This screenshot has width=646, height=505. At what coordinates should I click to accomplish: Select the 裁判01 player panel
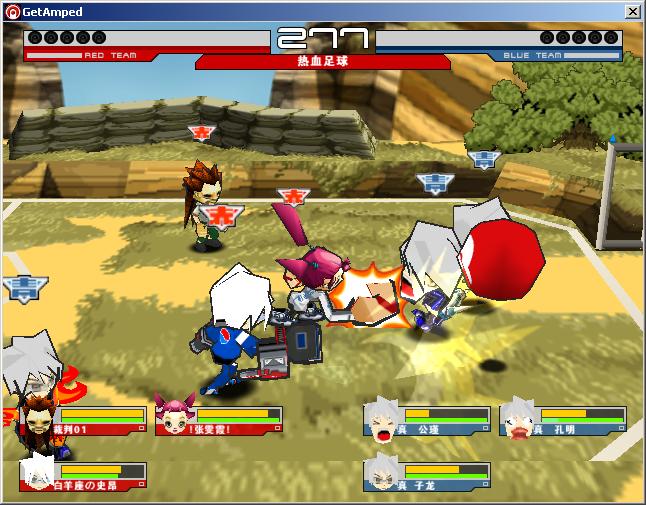point(84,421)
